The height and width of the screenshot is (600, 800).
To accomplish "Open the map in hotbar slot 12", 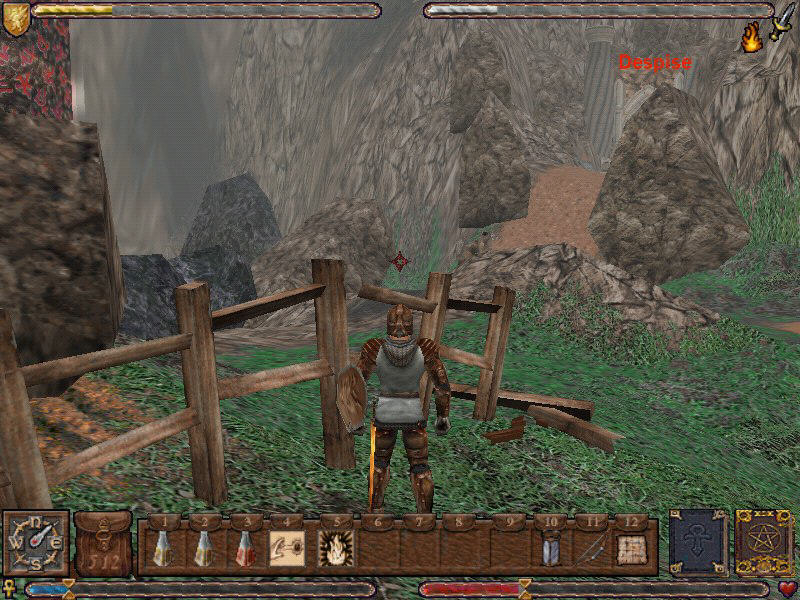I will click(x=631, y=548).
